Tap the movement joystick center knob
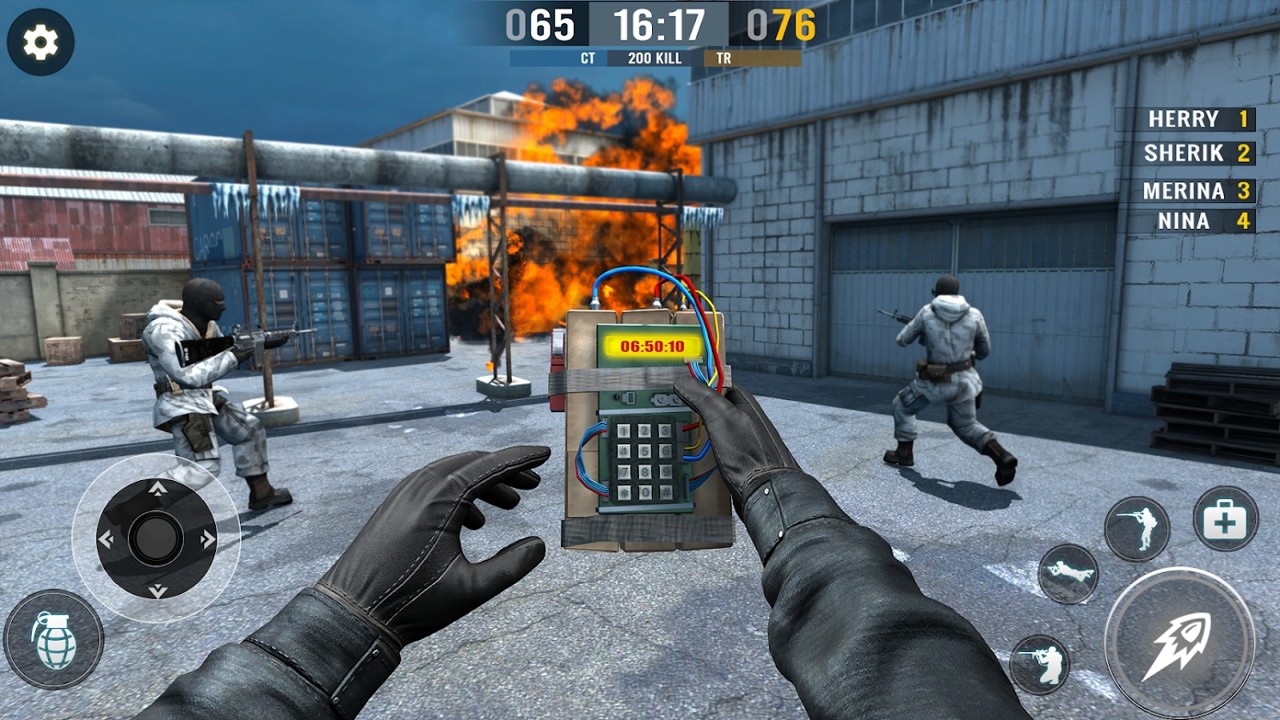 pyautogui.click(x=156, y=539)
